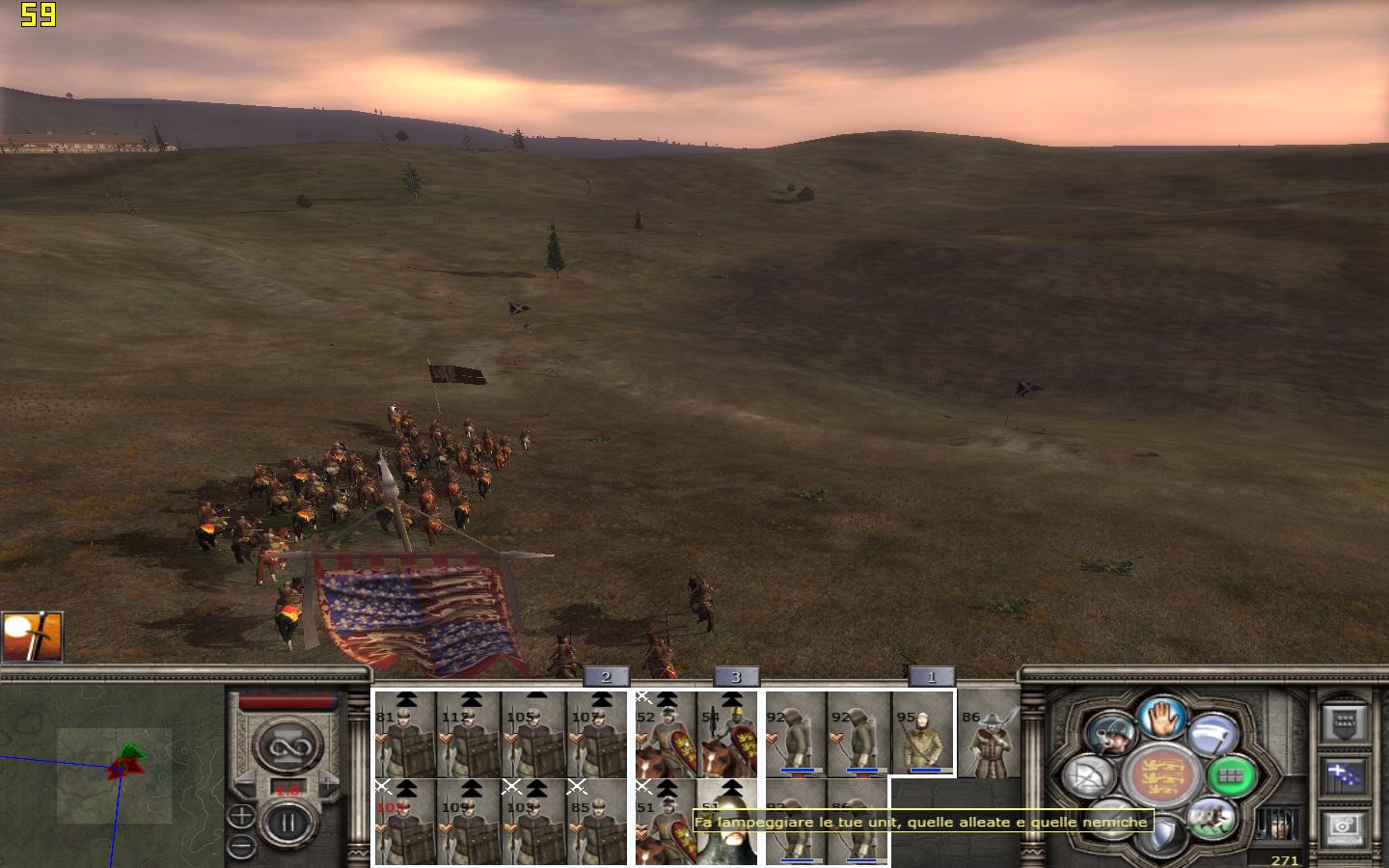Activate the cavalry charge icon
The image size is (1389, 868).
(x=1212, y=818)
